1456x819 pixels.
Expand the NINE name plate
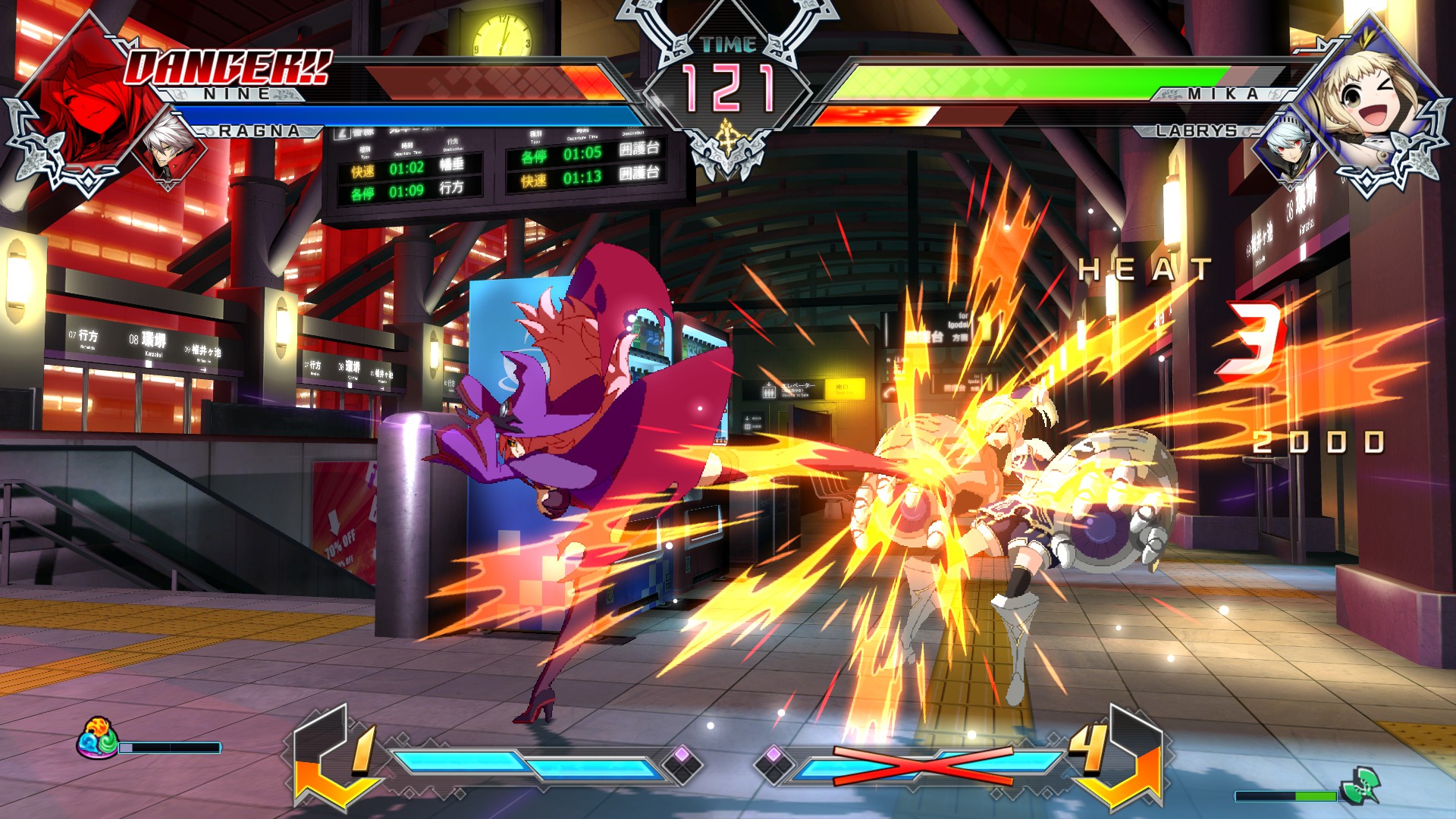point(235,94)
